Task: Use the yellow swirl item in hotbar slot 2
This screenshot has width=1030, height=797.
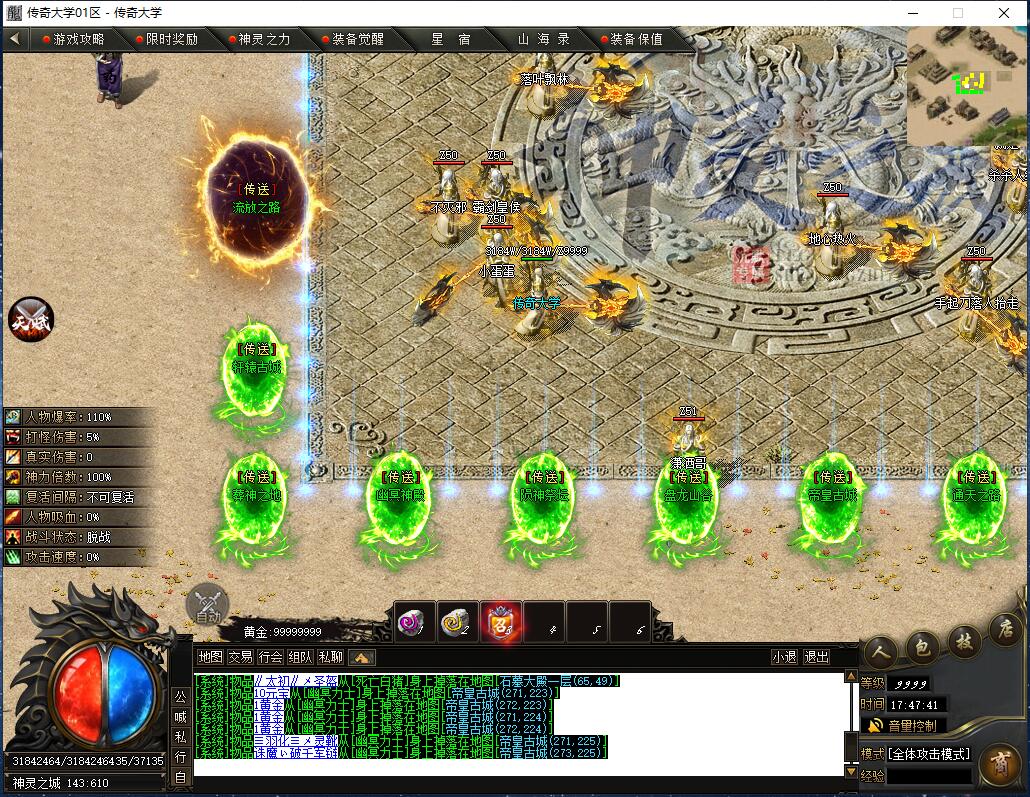Action: pos(458,622)
